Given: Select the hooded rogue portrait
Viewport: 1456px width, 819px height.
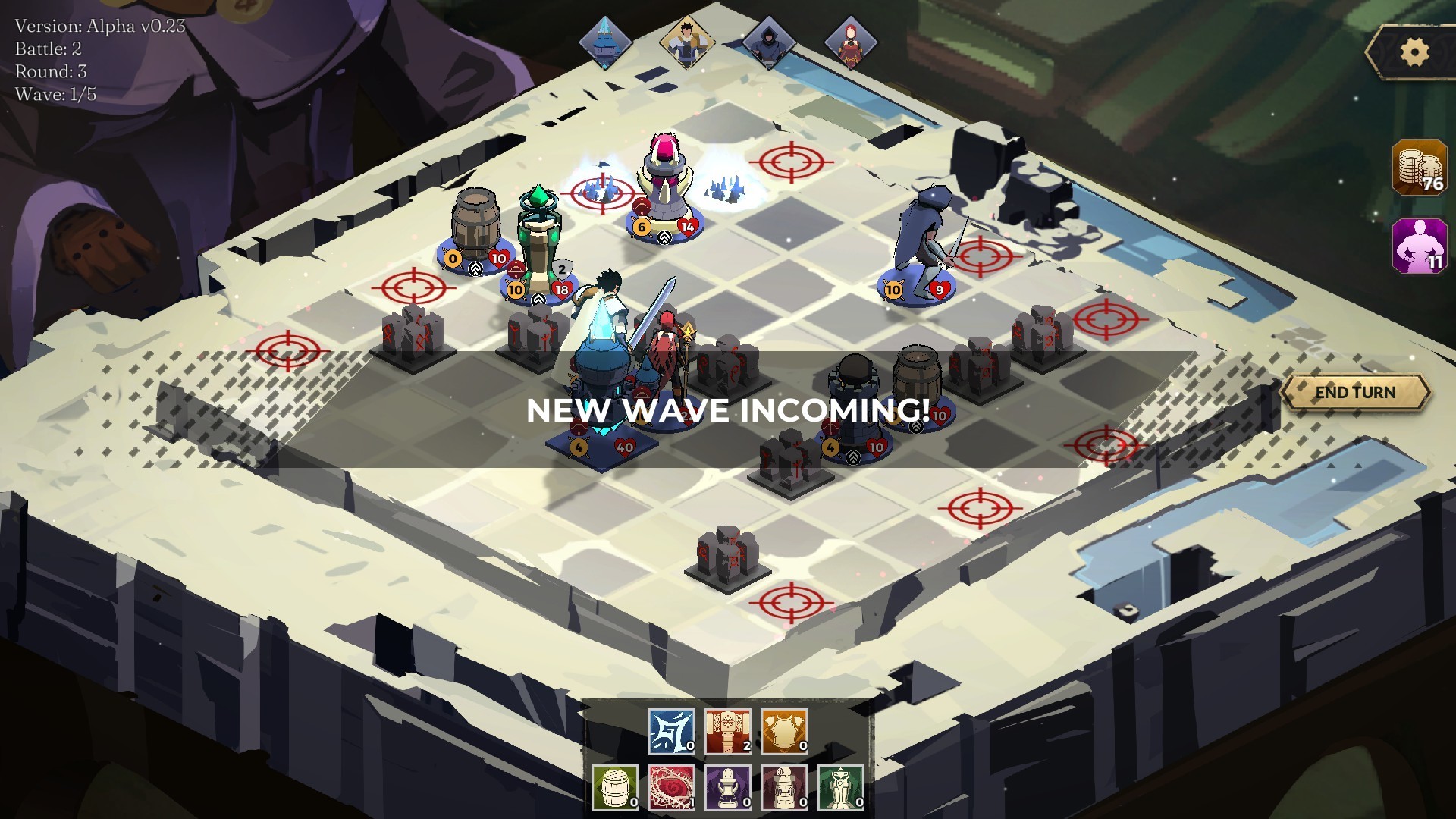Looking at the screenshot, I should [770, 42].
